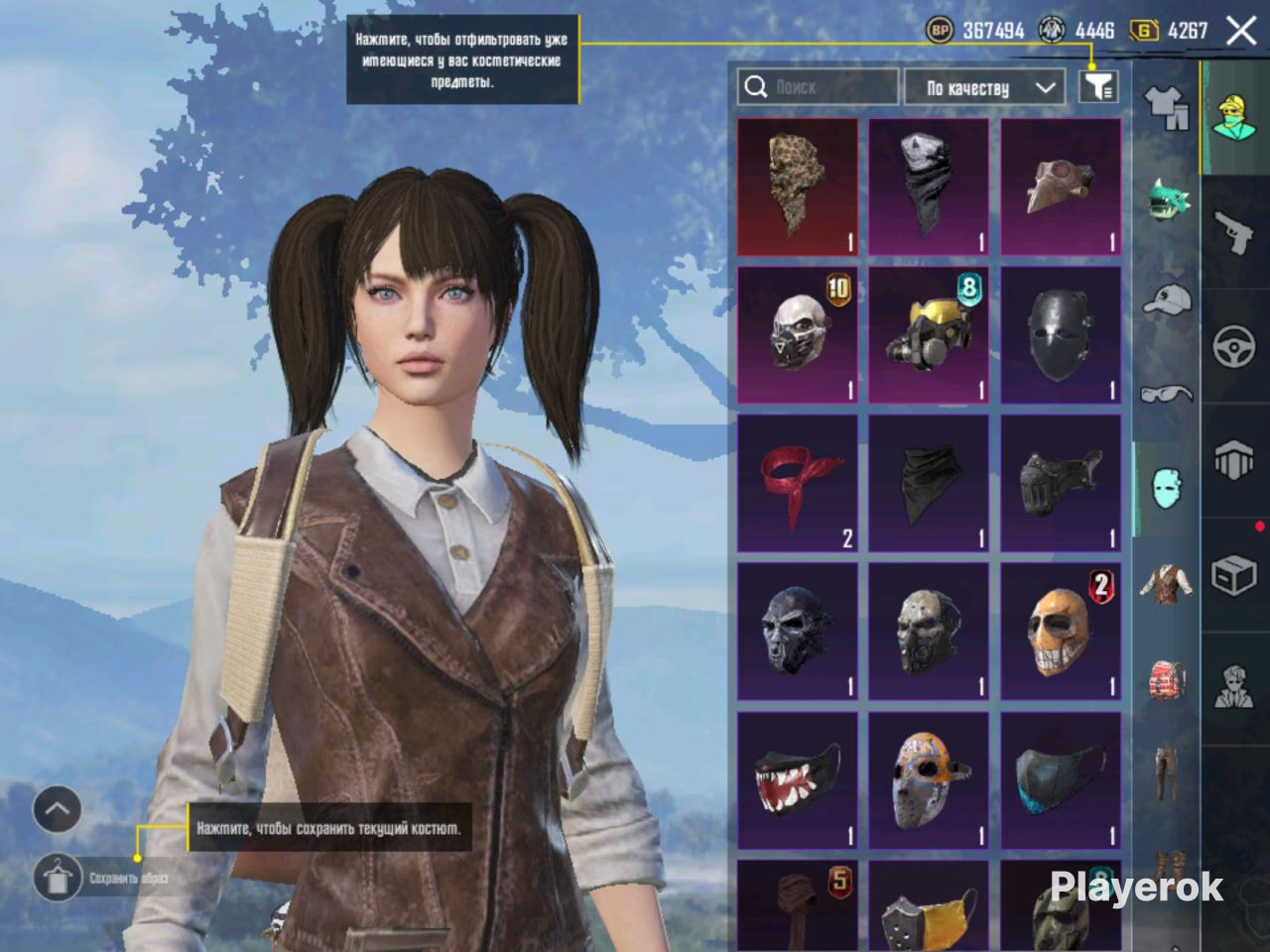
Task: Select the red bandana item
Action: click(798, 483)
